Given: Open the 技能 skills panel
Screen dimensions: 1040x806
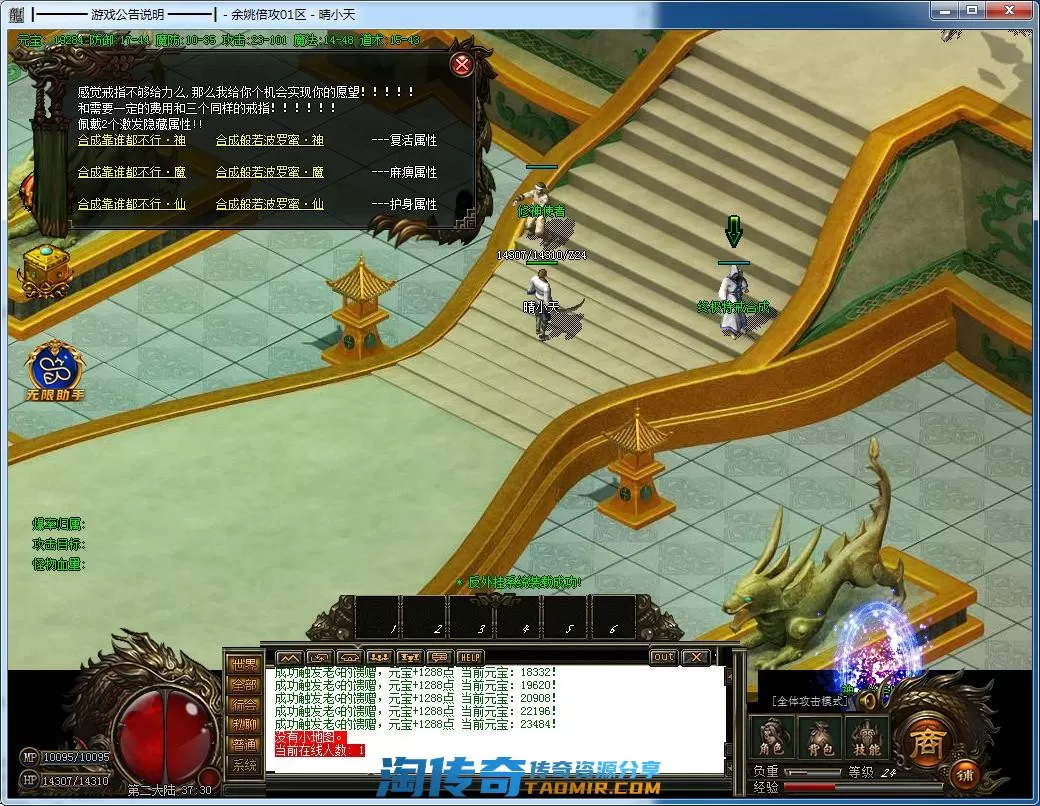Looking at the screenshot, I should [866, 739].
